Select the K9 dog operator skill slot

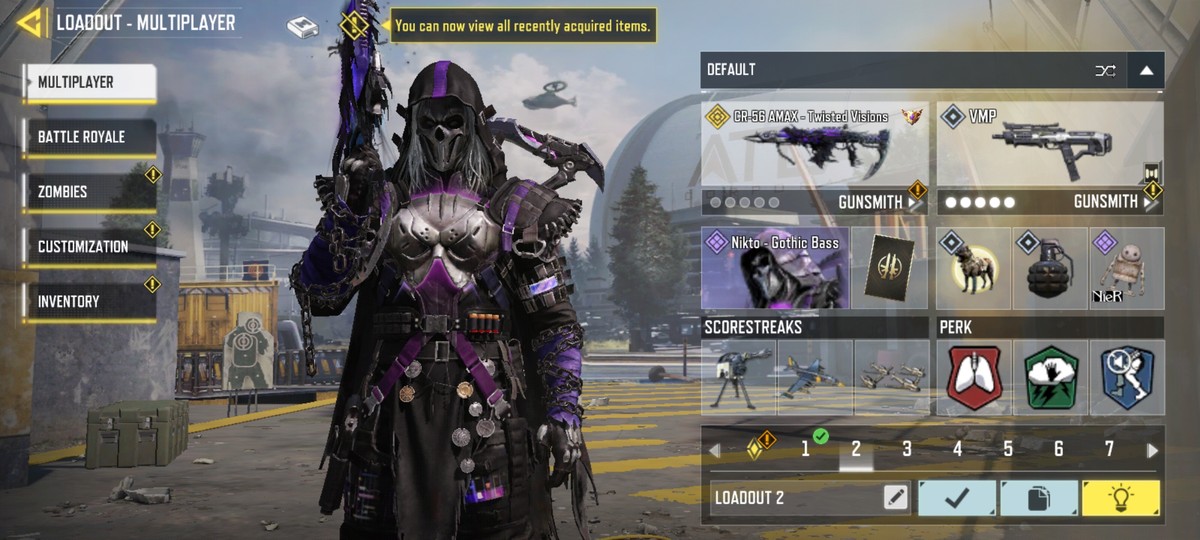[x=973, y=268]
